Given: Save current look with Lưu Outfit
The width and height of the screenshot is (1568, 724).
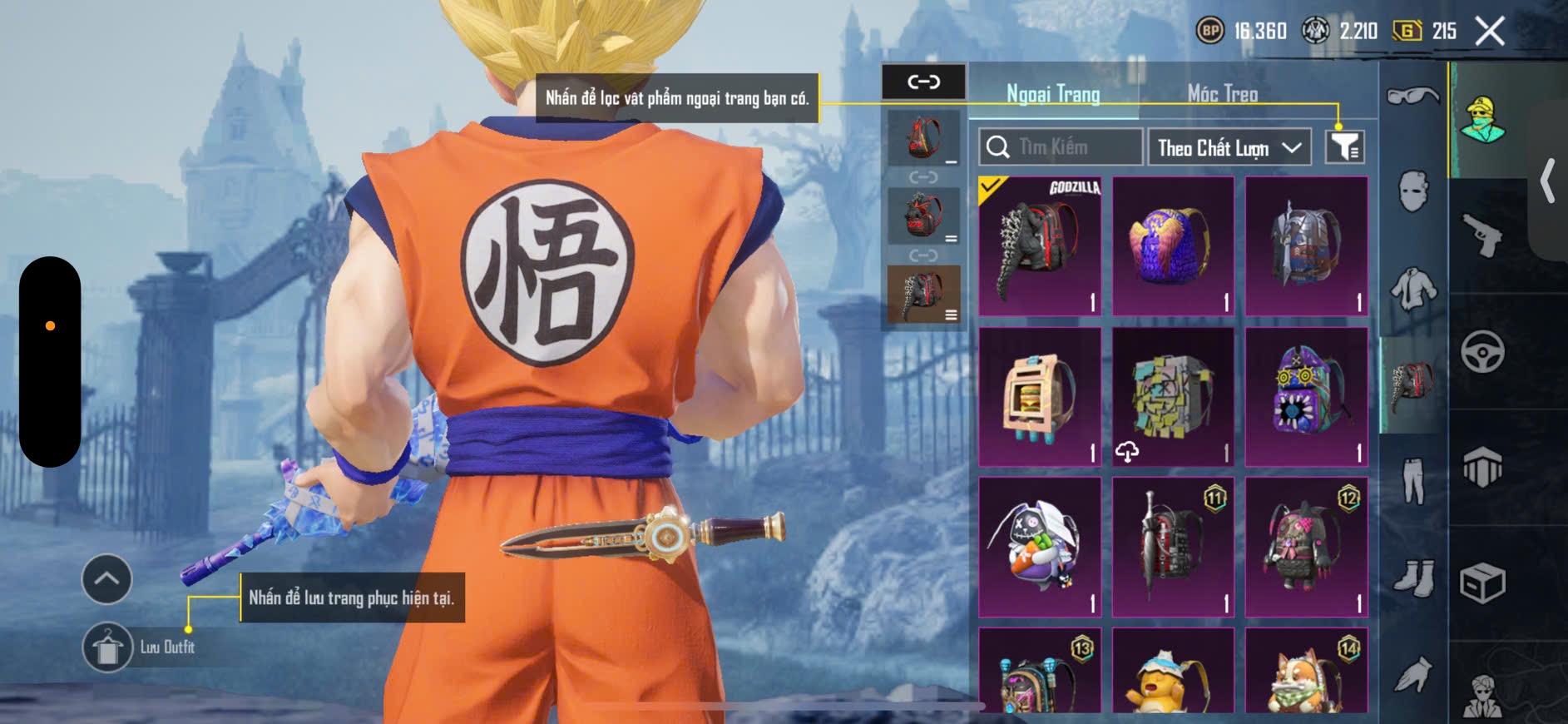Looking at the screenshot, I should coord(108,647).
